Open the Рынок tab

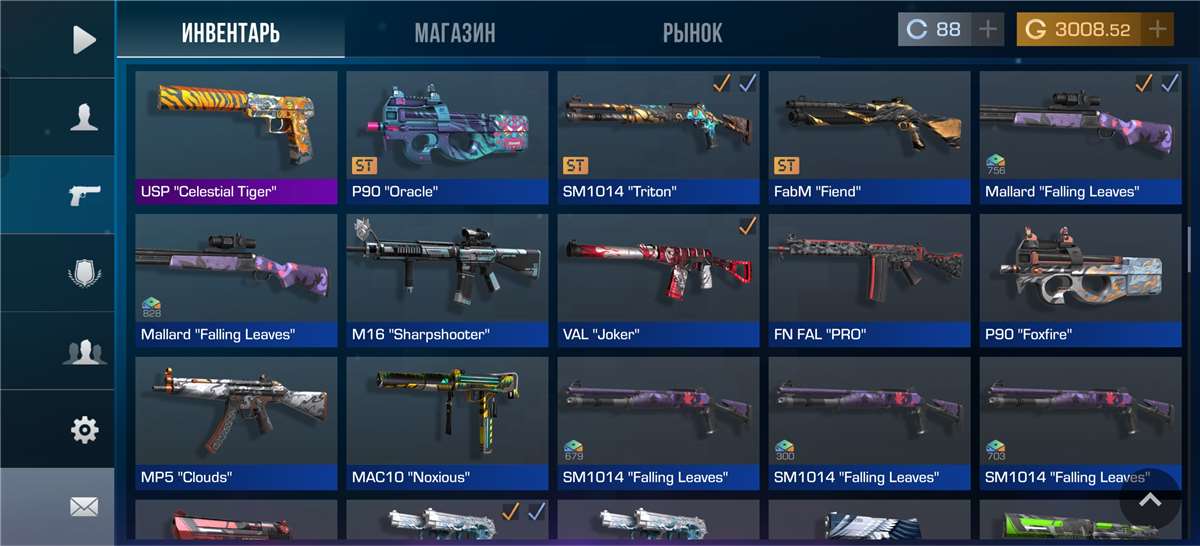click(692, 33)
